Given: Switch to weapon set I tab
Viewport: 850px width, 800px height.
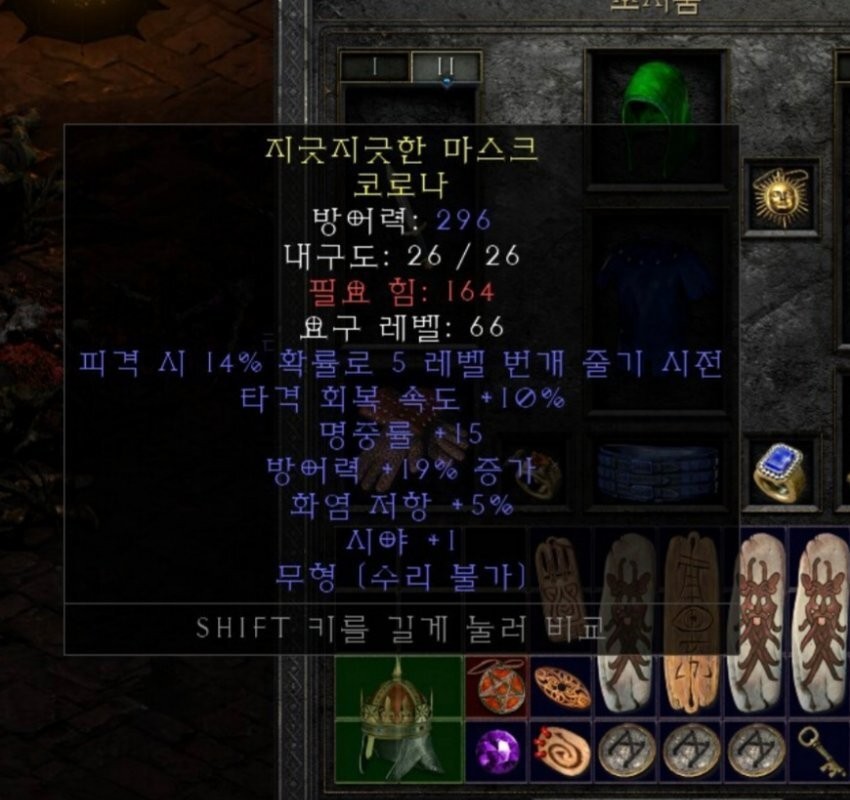Looking at the screenshot, I should coord(374,67).
